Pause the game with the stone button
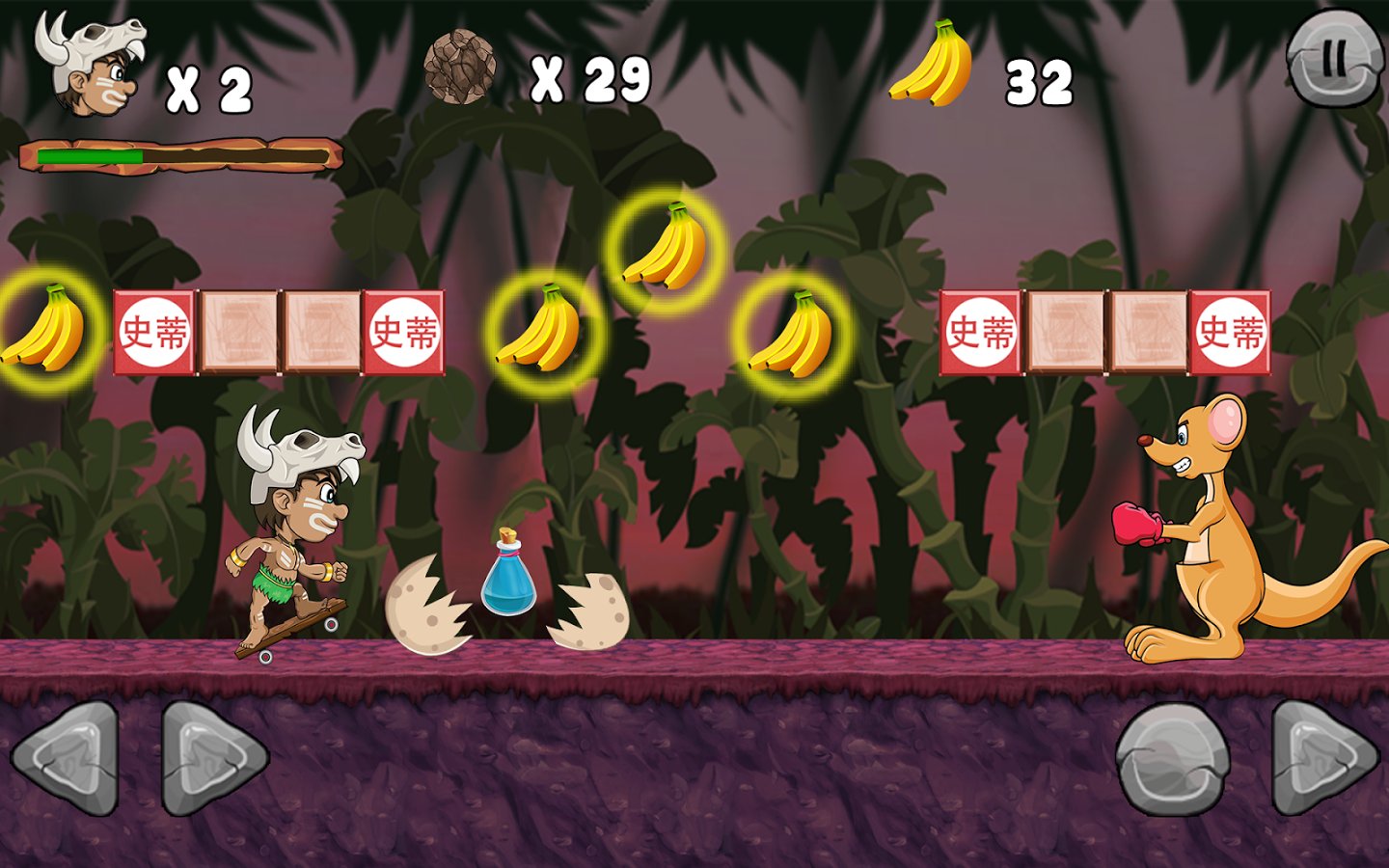1389x868 pixels. pos(1334,60)
